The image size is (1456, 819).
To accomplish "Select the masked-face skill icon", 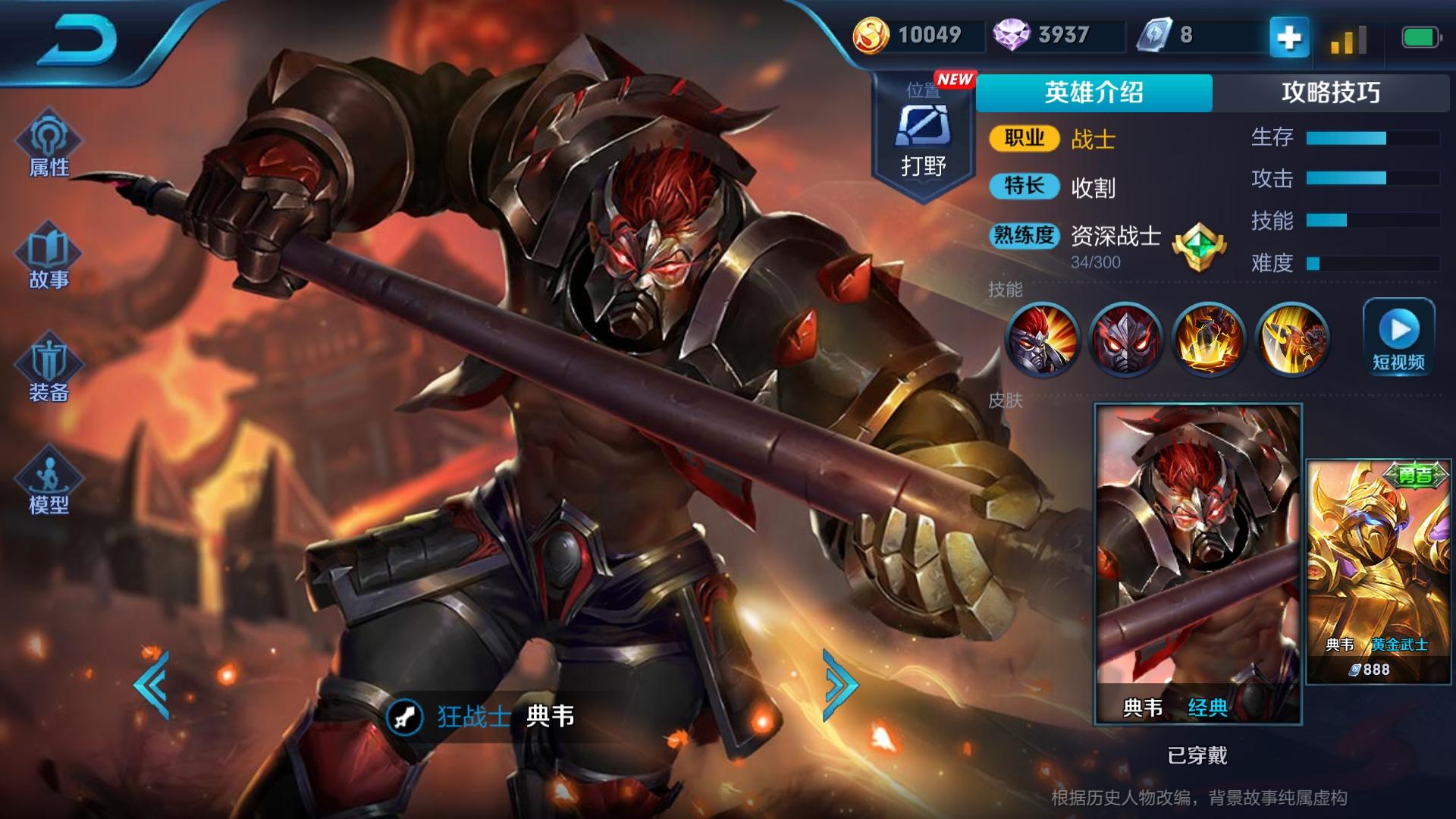I will pos(1125,339).
